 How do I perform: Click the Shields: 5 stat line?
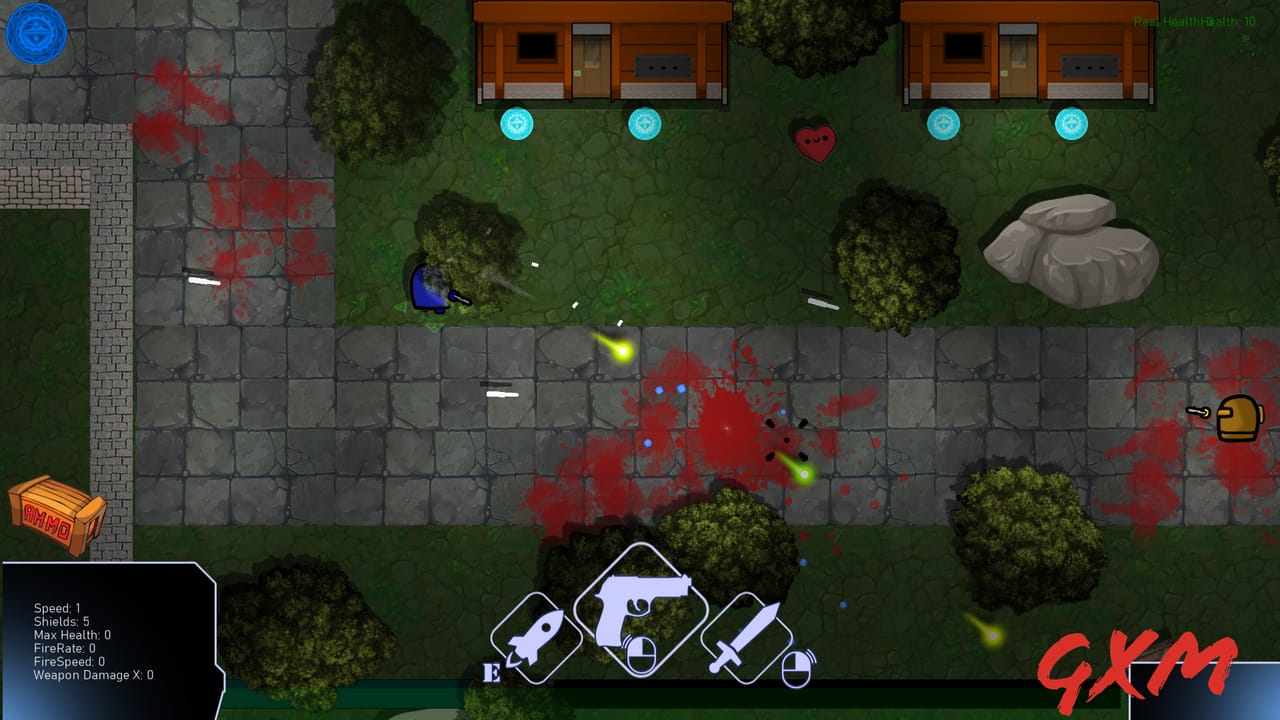[62, 619]
